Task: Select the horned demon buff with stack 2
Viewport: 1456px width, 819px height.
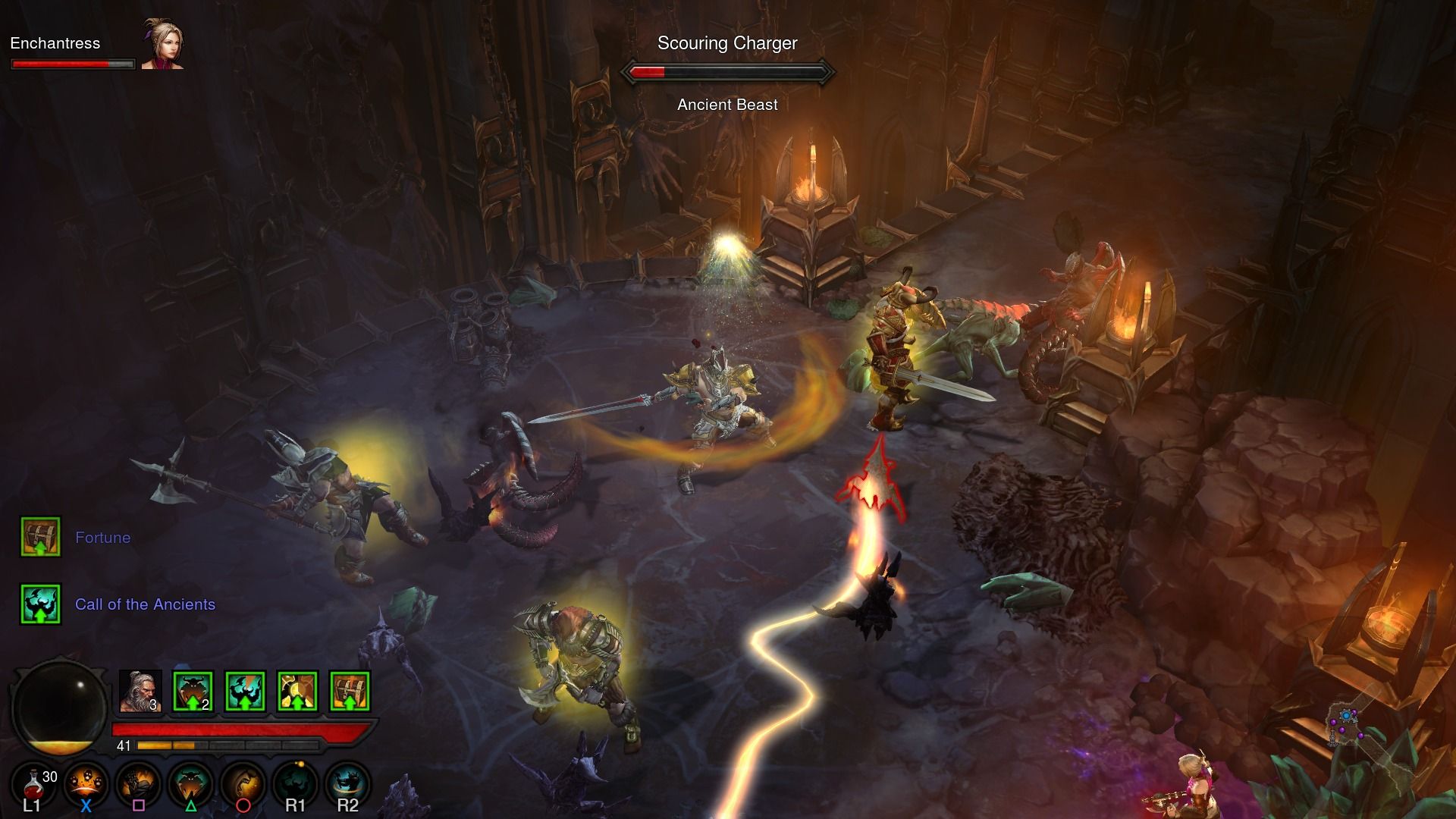Action: tap(193, 692)
